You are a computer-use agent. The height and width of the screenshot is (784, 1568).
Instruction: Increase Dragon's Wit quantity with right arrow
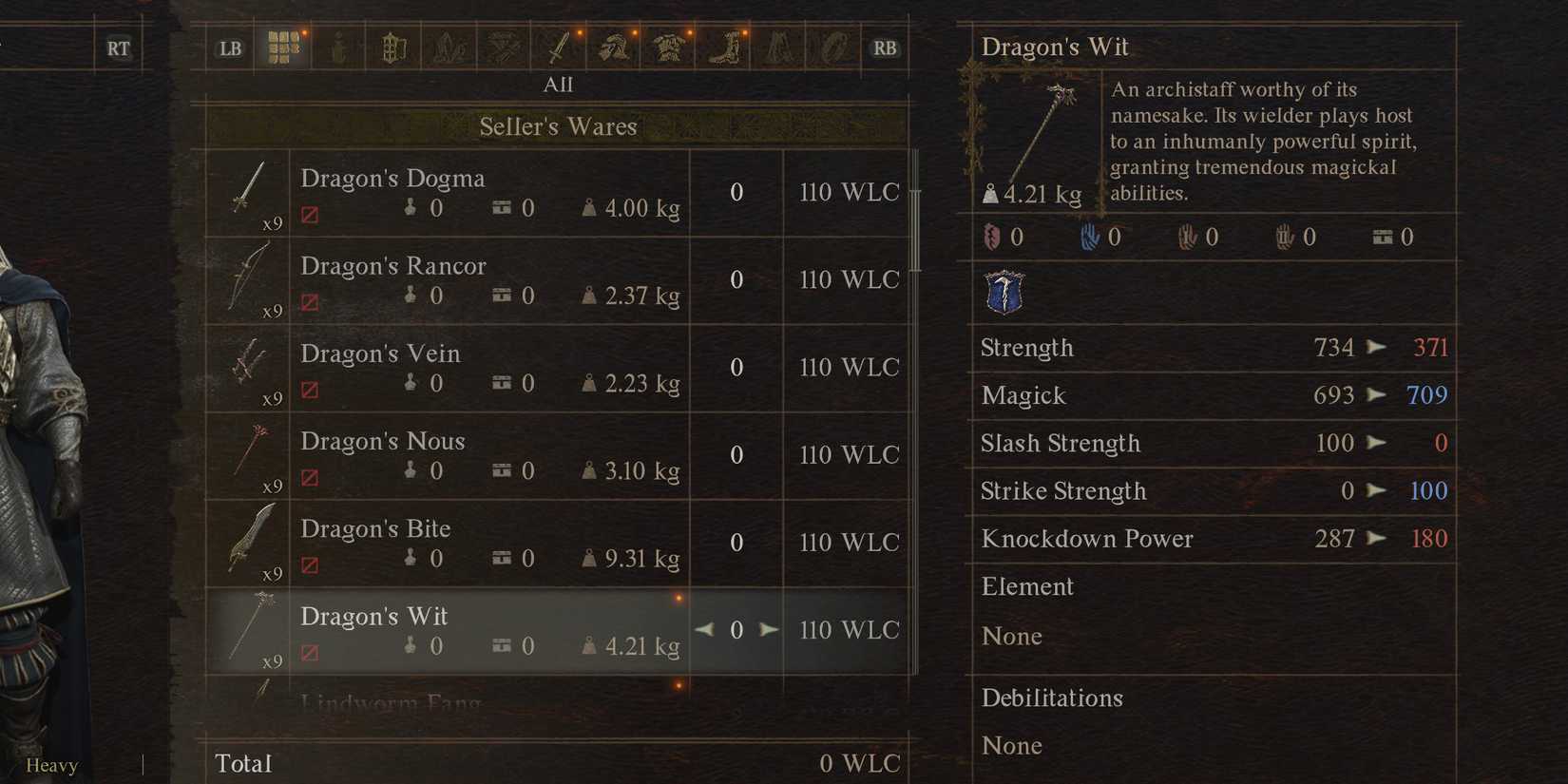[768, 629]
